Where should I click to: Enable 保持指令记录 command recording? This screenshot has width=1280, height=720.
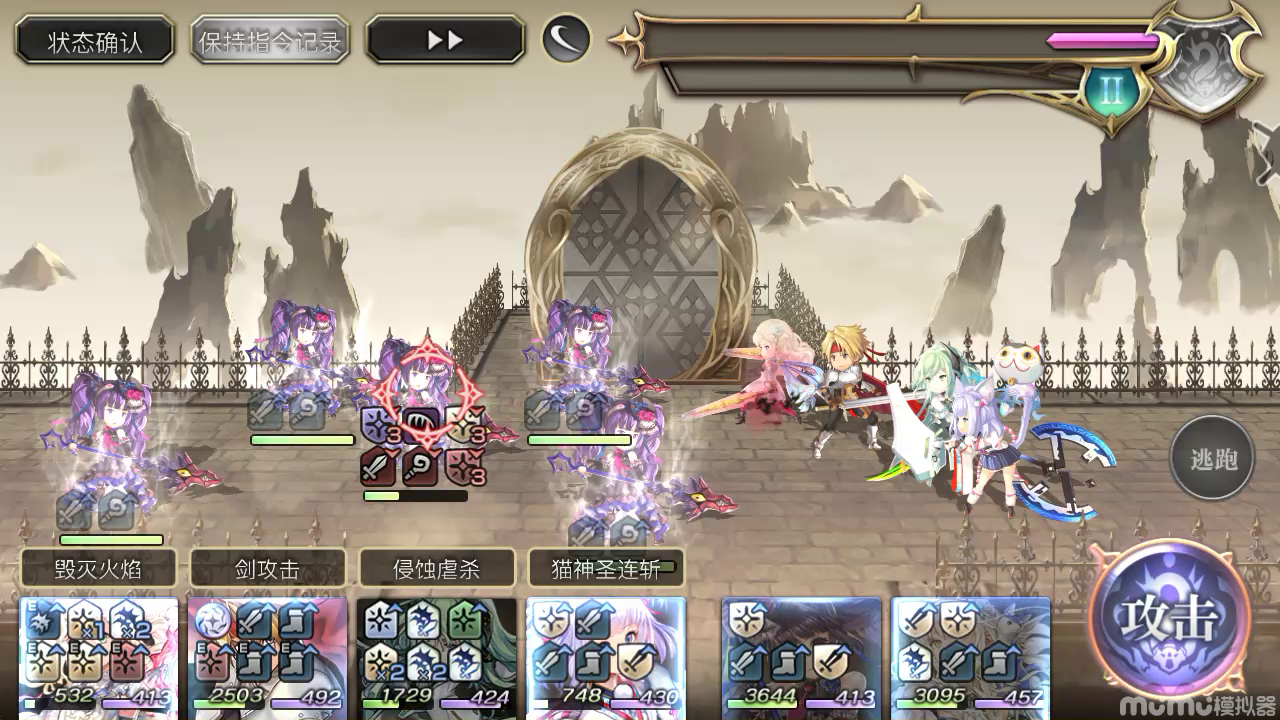tap(268, 40)
